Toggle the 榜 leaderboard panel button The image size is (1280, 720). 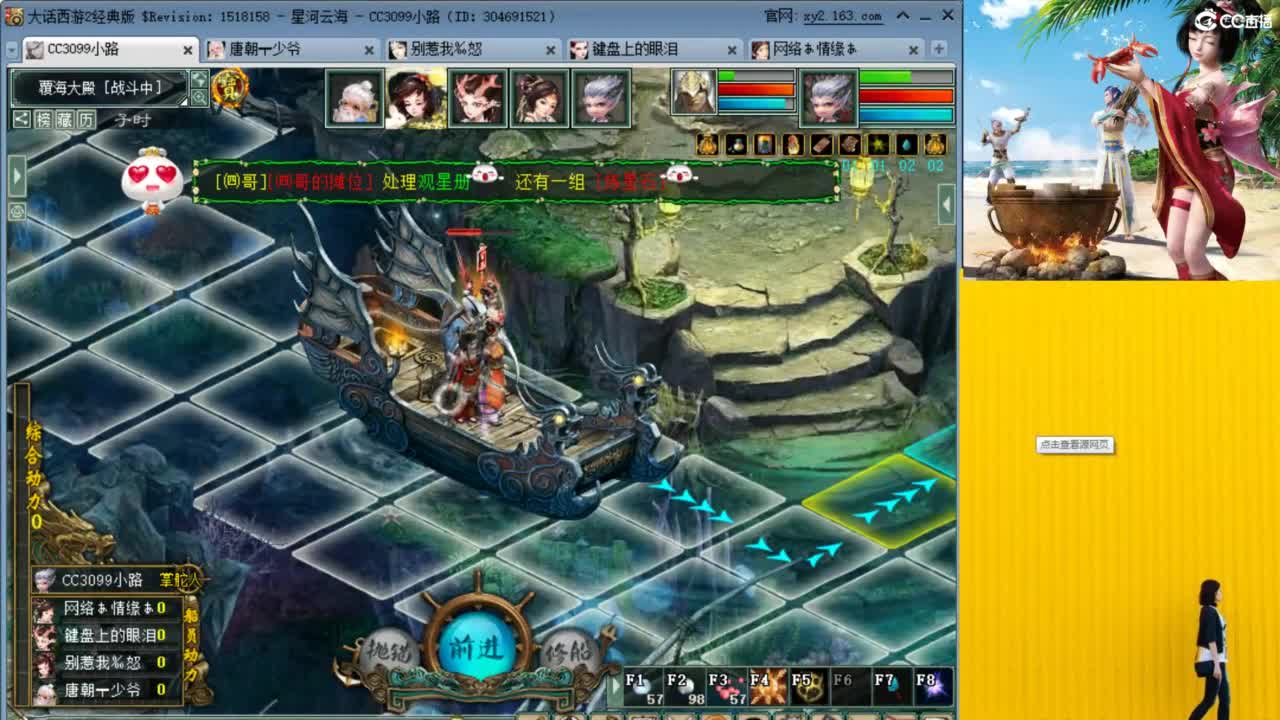point(42,119)
